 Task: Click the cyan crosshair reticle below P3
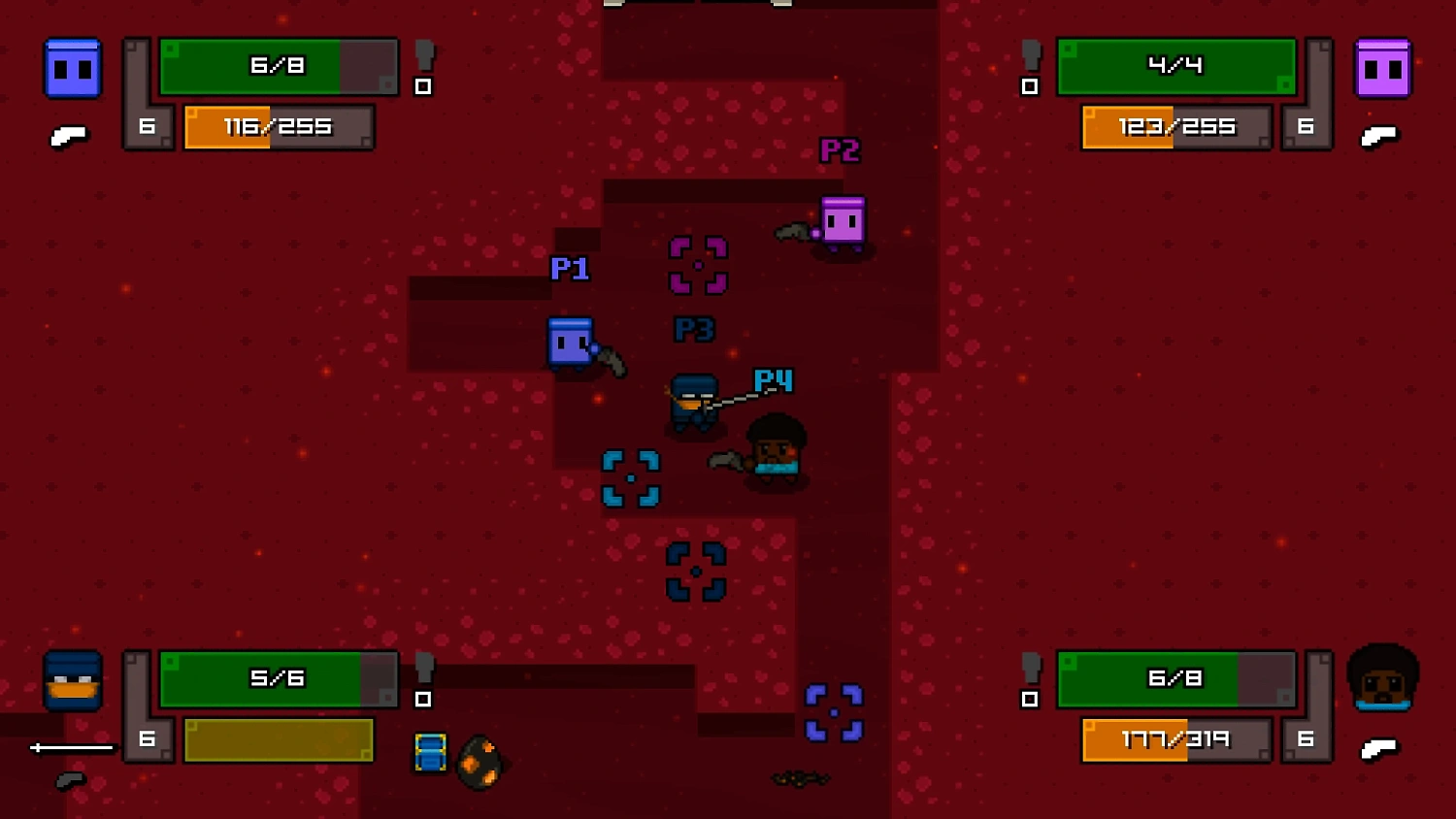pos(632,477)
